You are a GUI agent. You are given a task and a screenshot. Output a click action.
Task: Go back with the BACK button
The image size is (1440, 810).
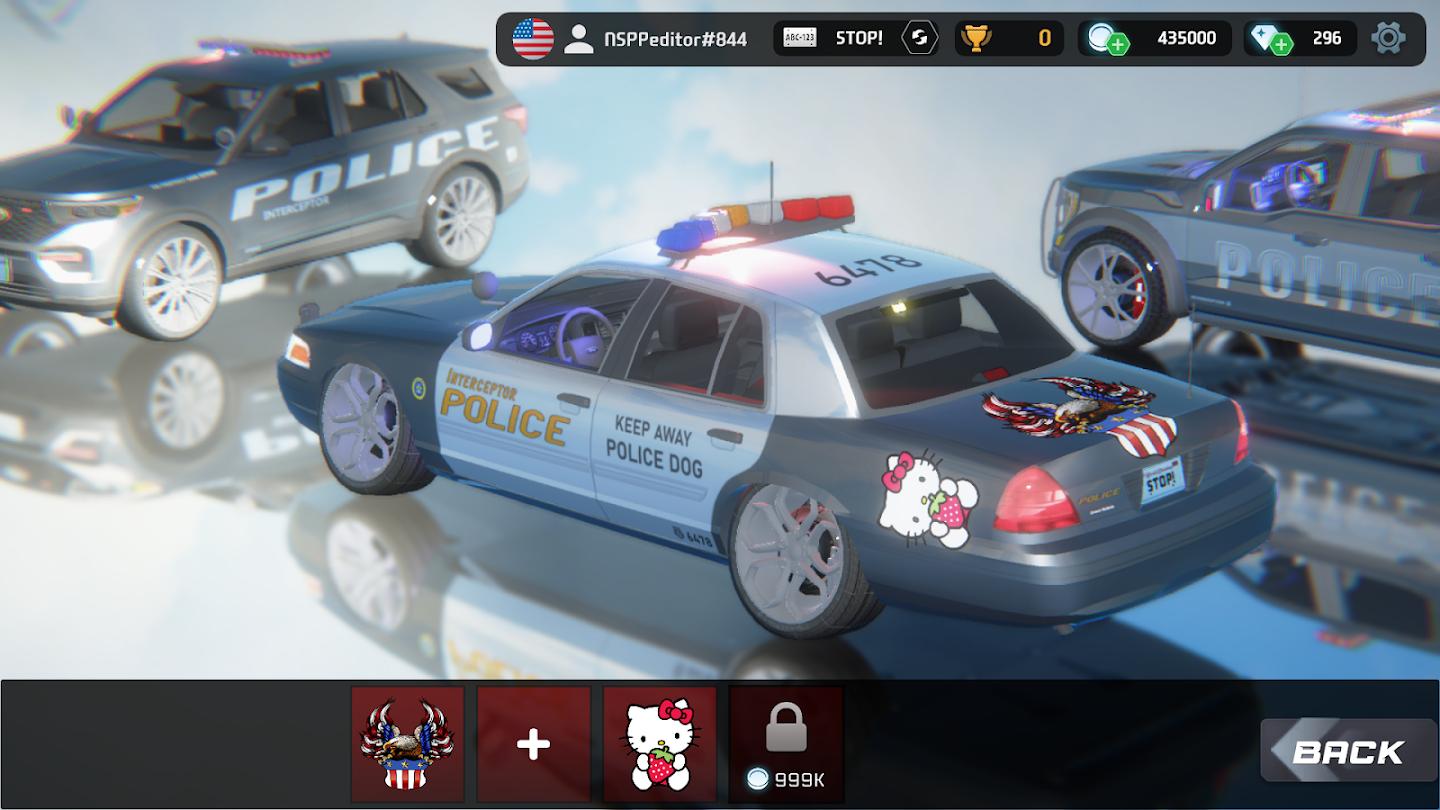pyautogui.click(x=1347, y=751)
